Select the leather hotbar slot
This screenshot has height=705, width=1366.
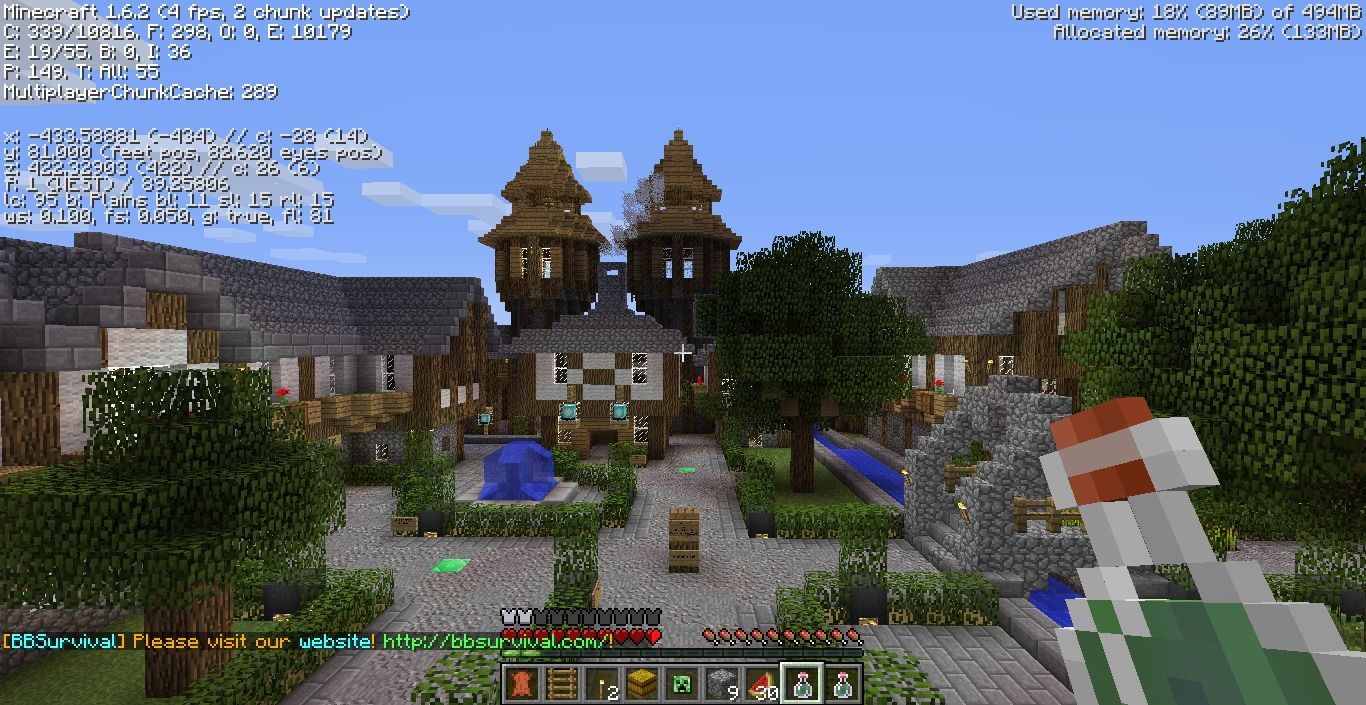point(522,684)
